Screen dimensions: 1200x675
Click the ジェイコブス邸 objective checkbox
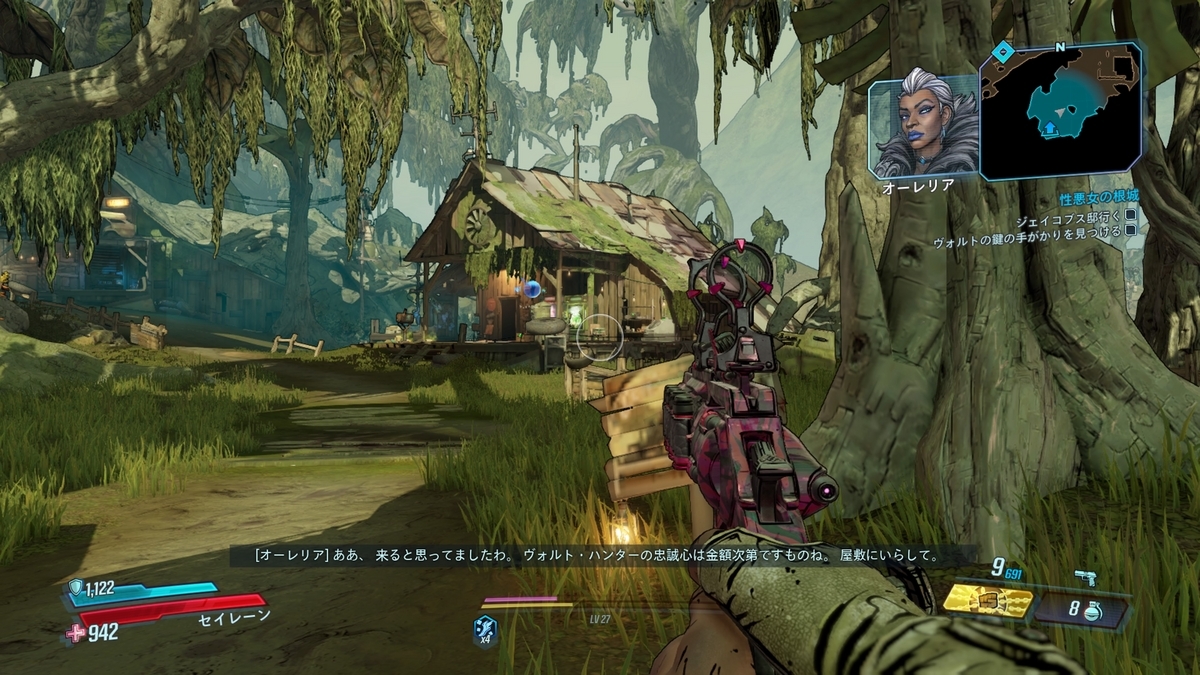tap(1131, 214)
